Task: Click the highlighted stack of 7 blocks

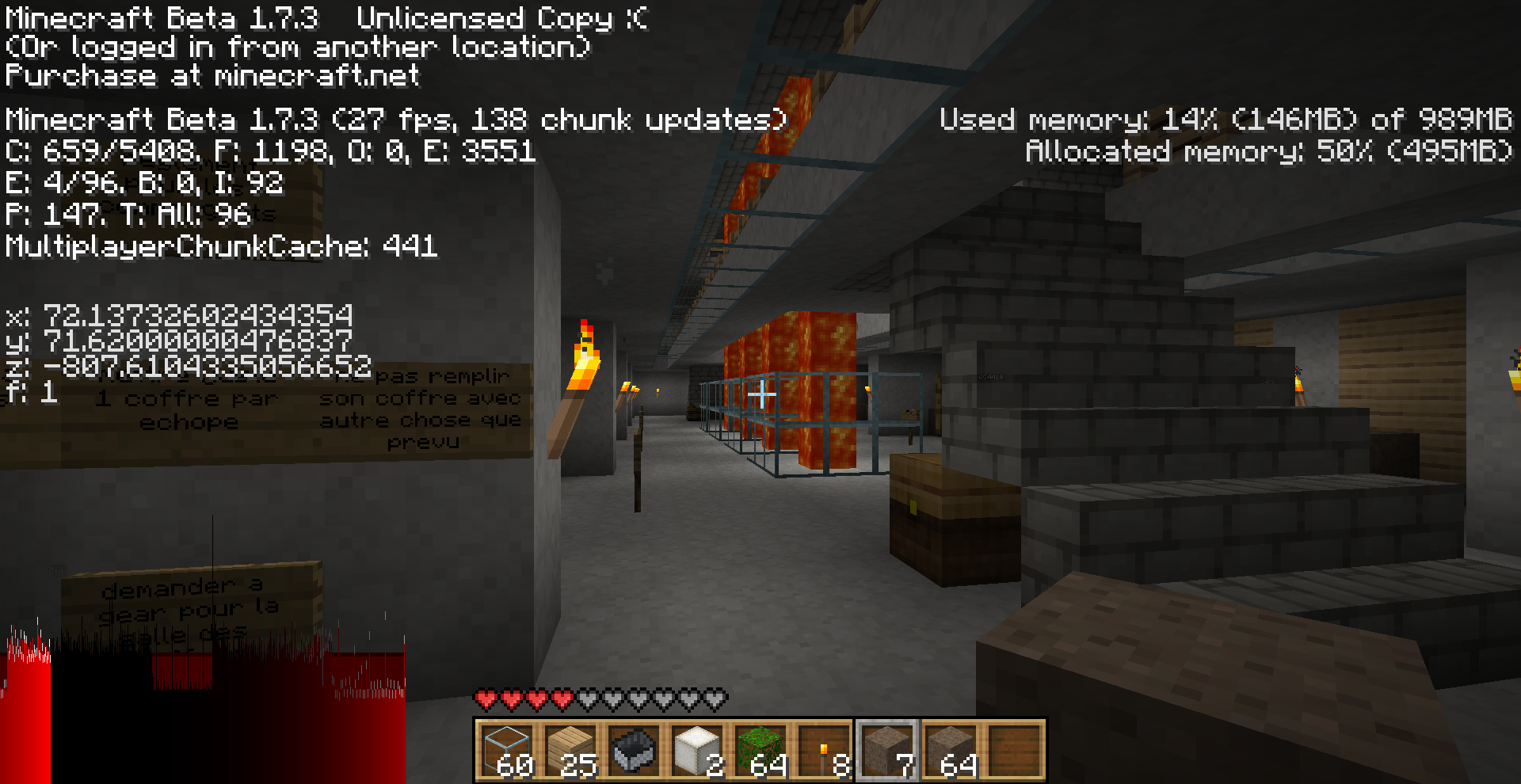Action: (887, 750)
